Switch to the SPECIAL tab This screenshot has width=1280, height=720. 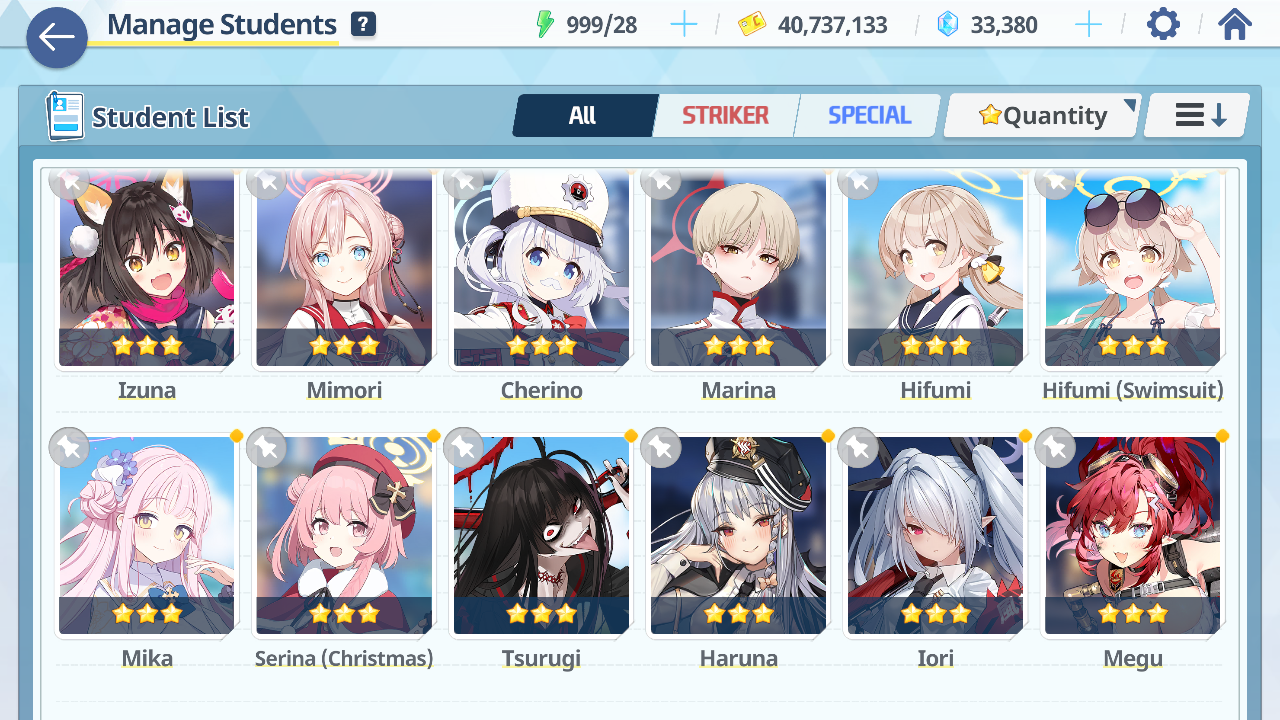coord(869,116)
